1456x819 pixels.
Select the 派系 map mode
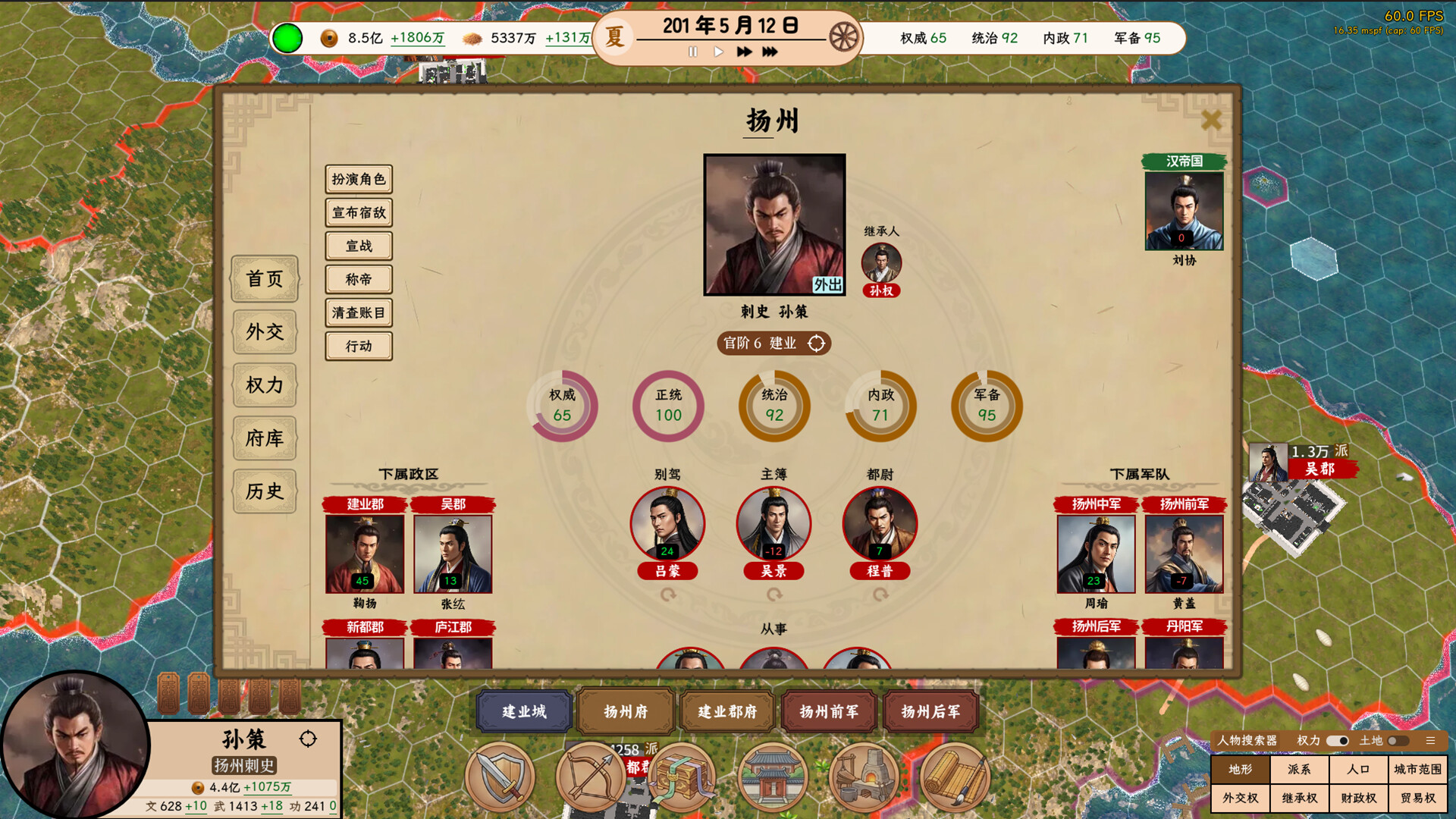click(x=1298, y=770)
